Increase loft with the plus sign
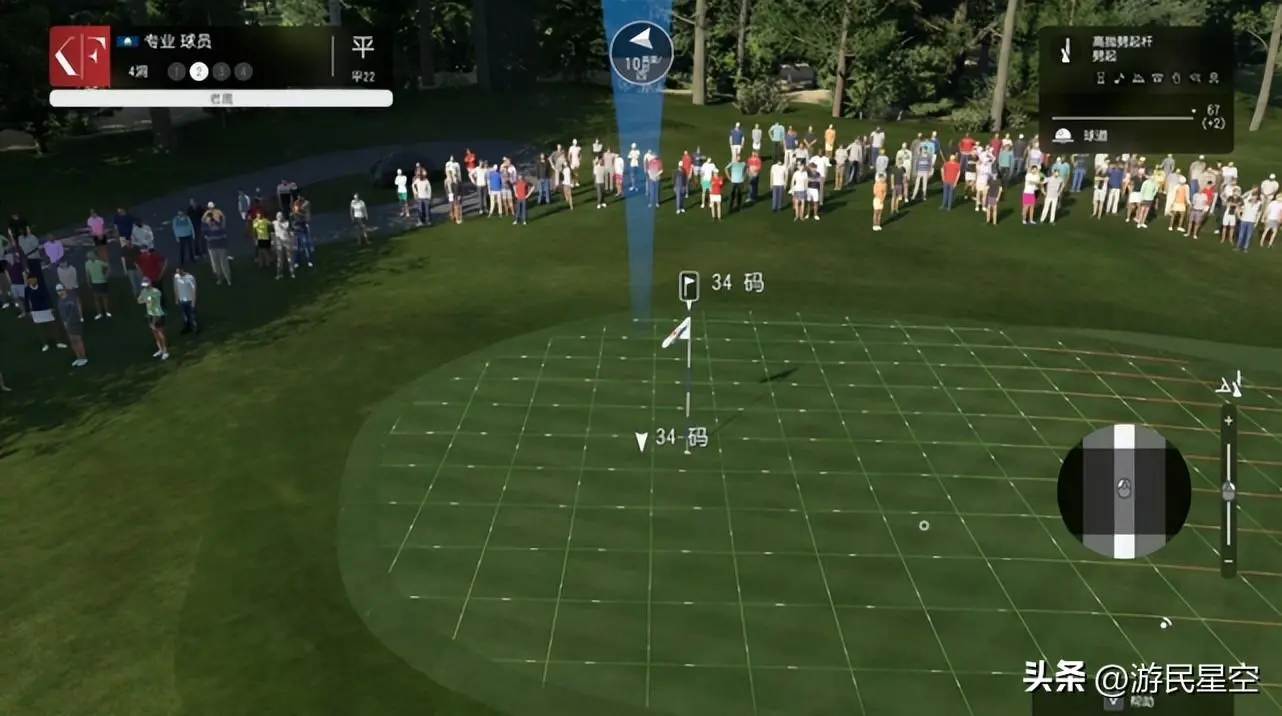1282x716 pixels. [1228, 420]
